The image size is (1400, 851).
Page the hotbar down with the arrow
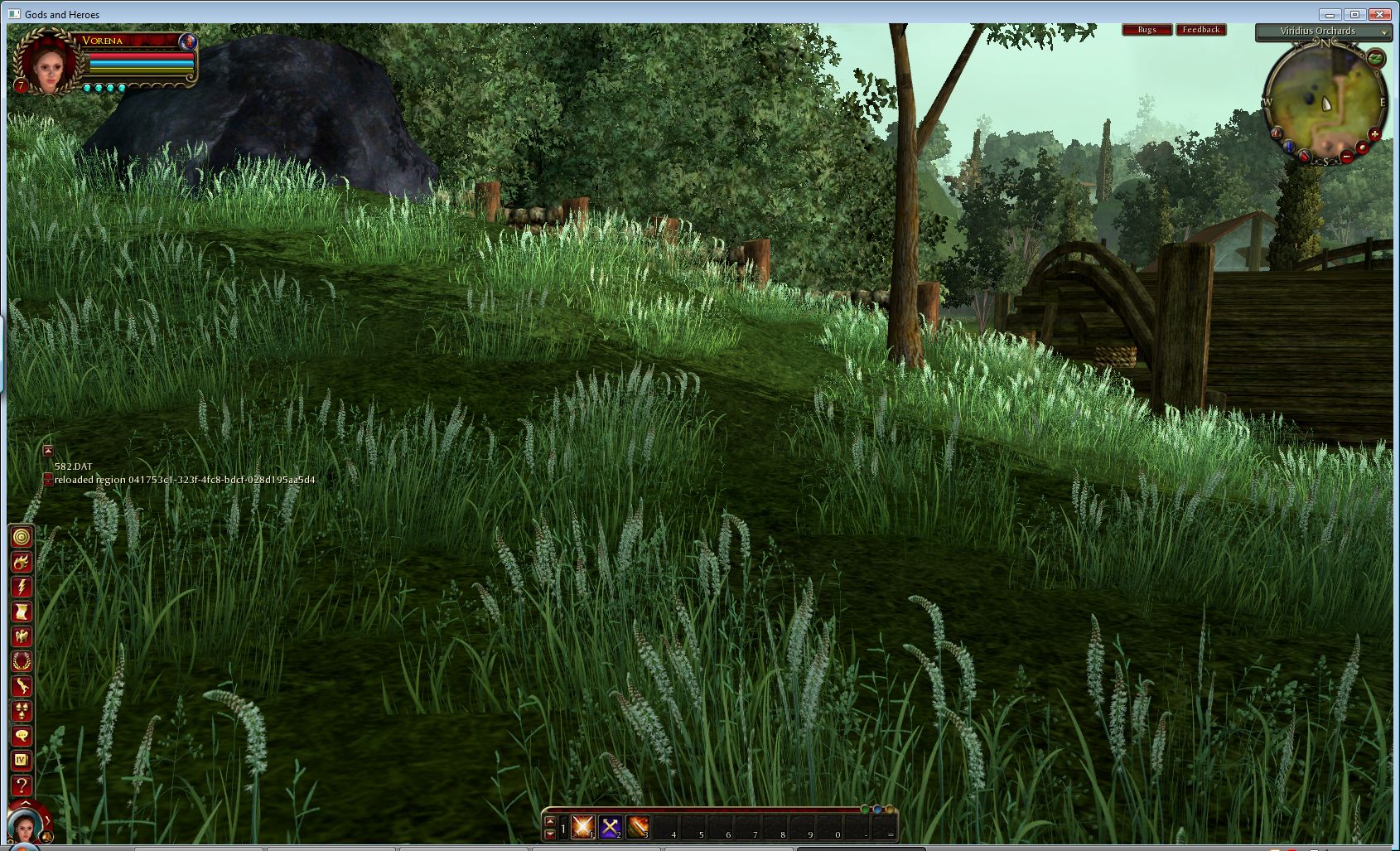coord(550,834)
